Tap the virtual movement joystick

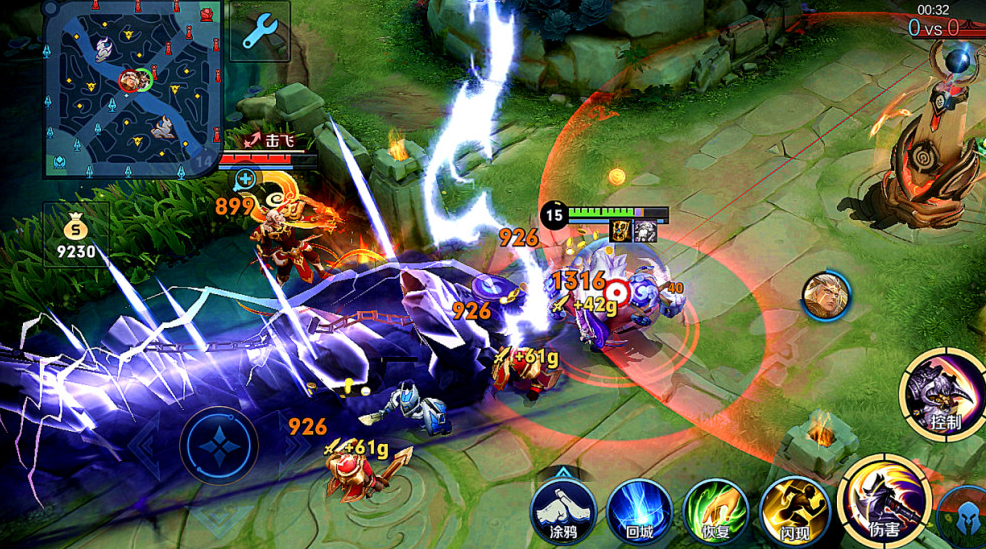coord(219,445)
